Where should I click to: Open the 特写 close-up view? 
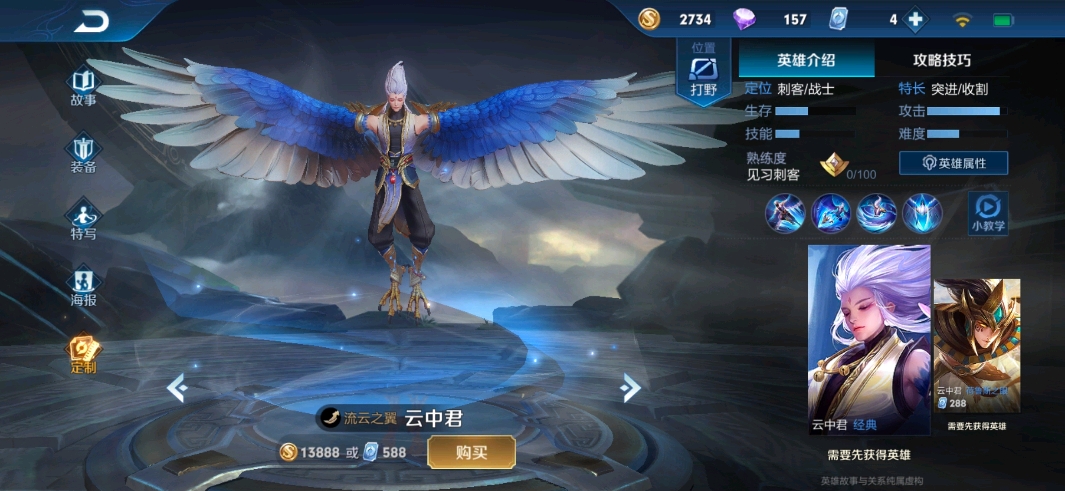click(83, 221)
